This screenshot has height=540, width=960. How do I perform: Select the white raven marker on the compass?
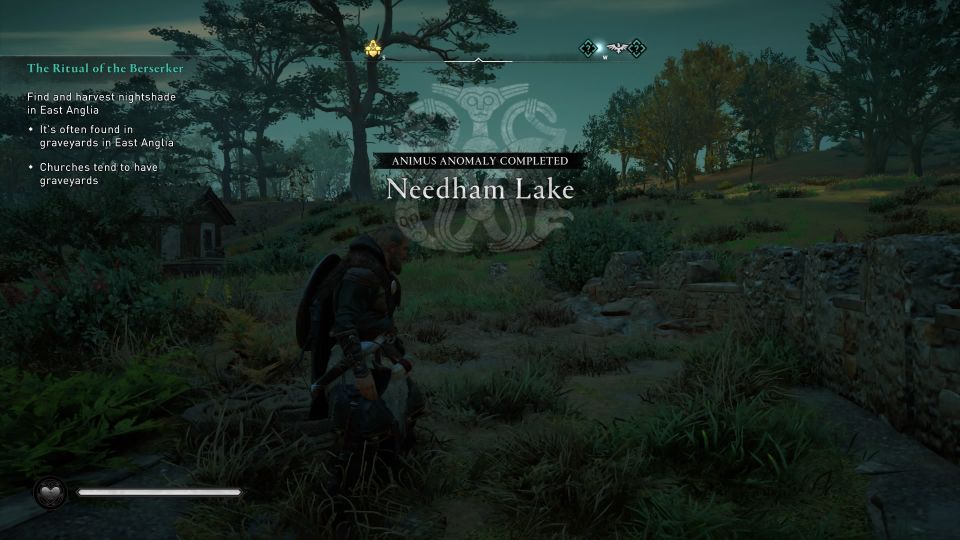(613, 47)
